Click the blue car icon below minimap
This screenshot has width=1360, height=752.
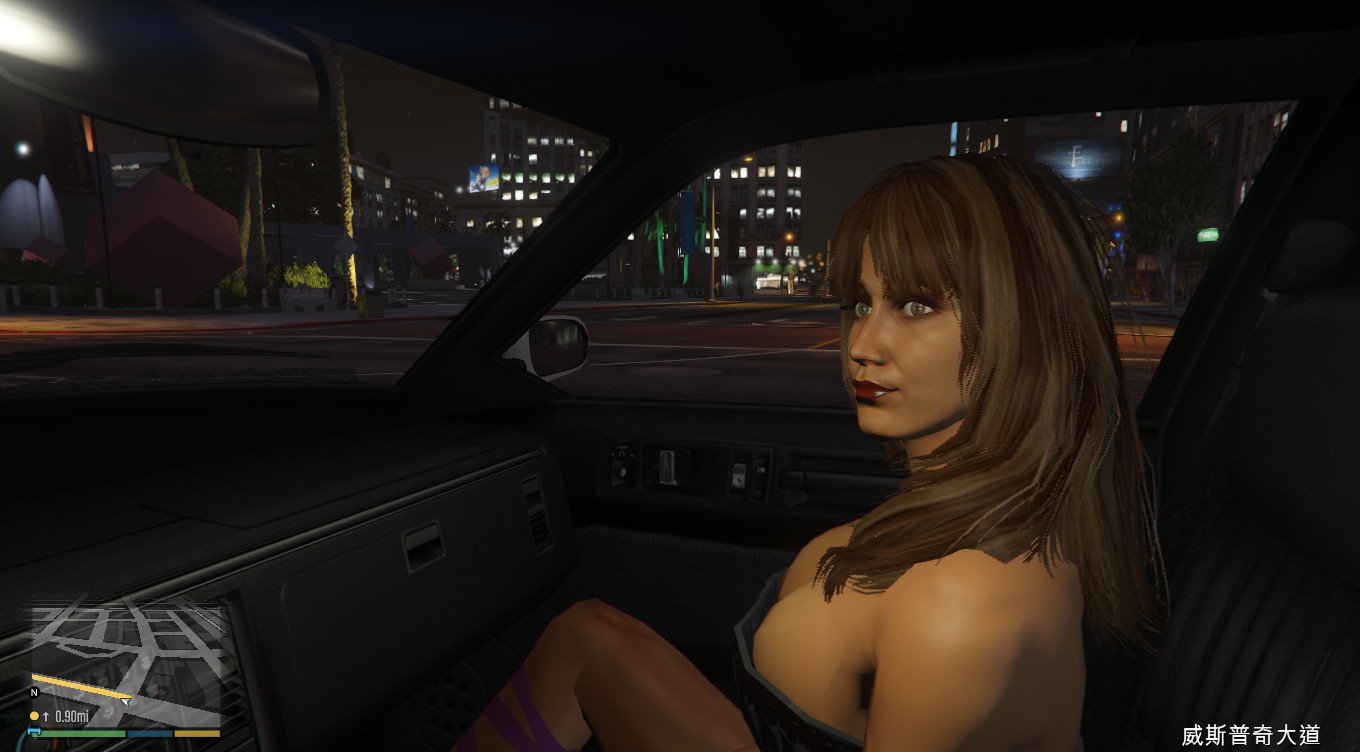coord(35,731)
